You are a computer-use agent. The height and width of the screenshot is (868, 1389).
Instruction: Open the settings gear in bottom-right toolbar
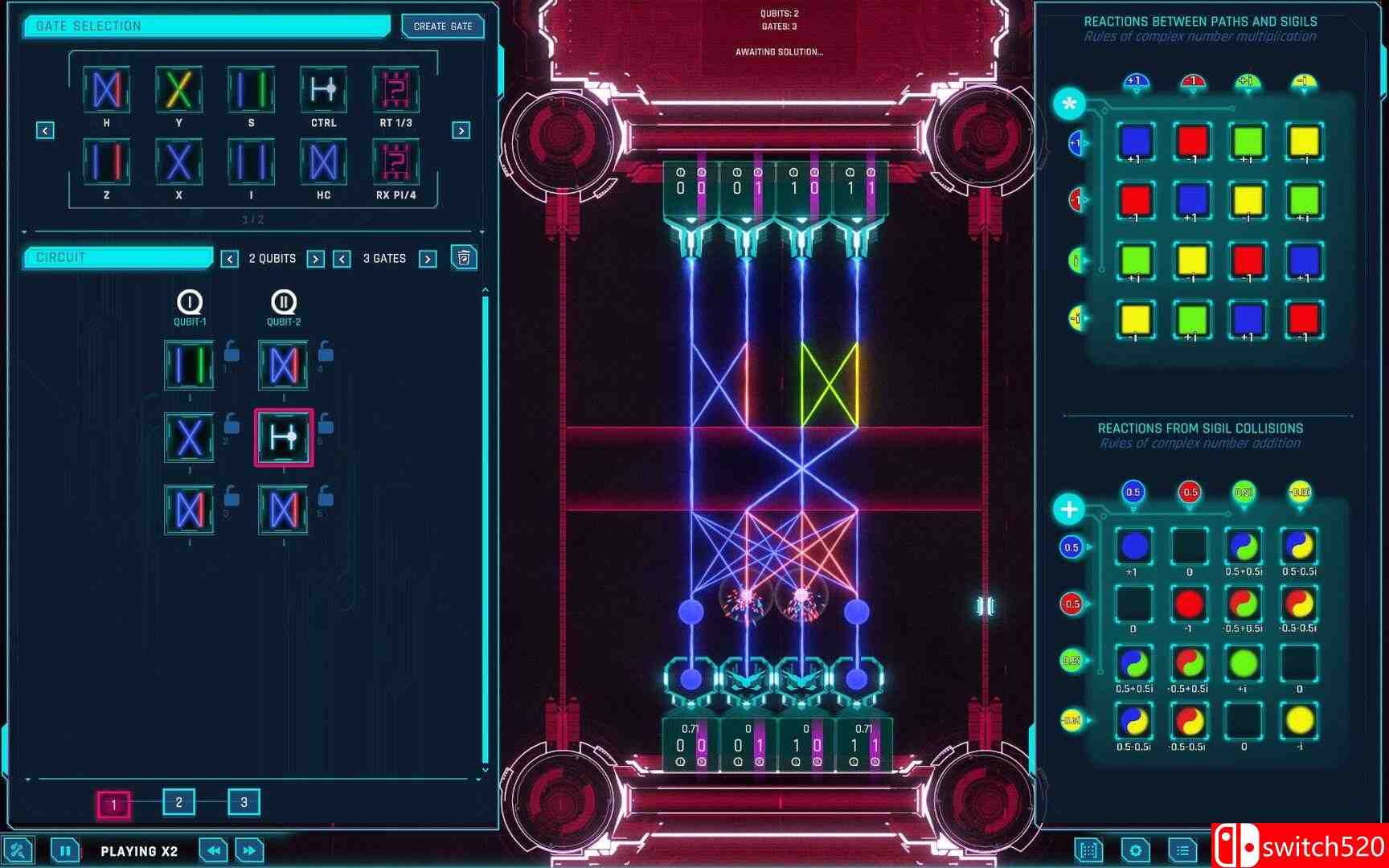[x=1136, y=850]
